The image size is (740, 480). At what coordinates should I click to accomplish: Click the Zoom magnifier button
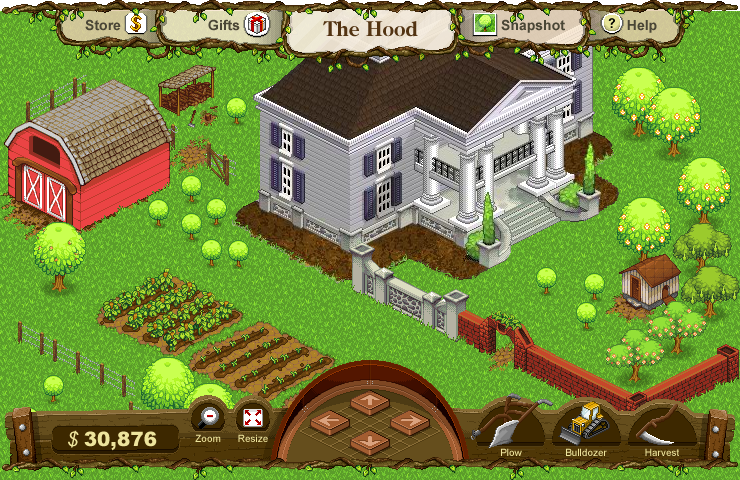pos(208,418)
